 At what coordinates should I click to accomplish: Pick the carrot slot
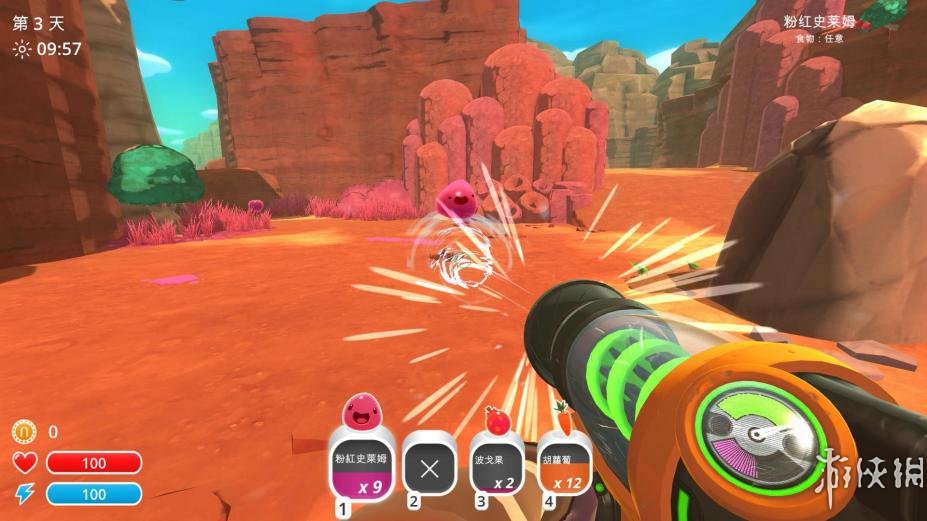click(x=565, y=468)
